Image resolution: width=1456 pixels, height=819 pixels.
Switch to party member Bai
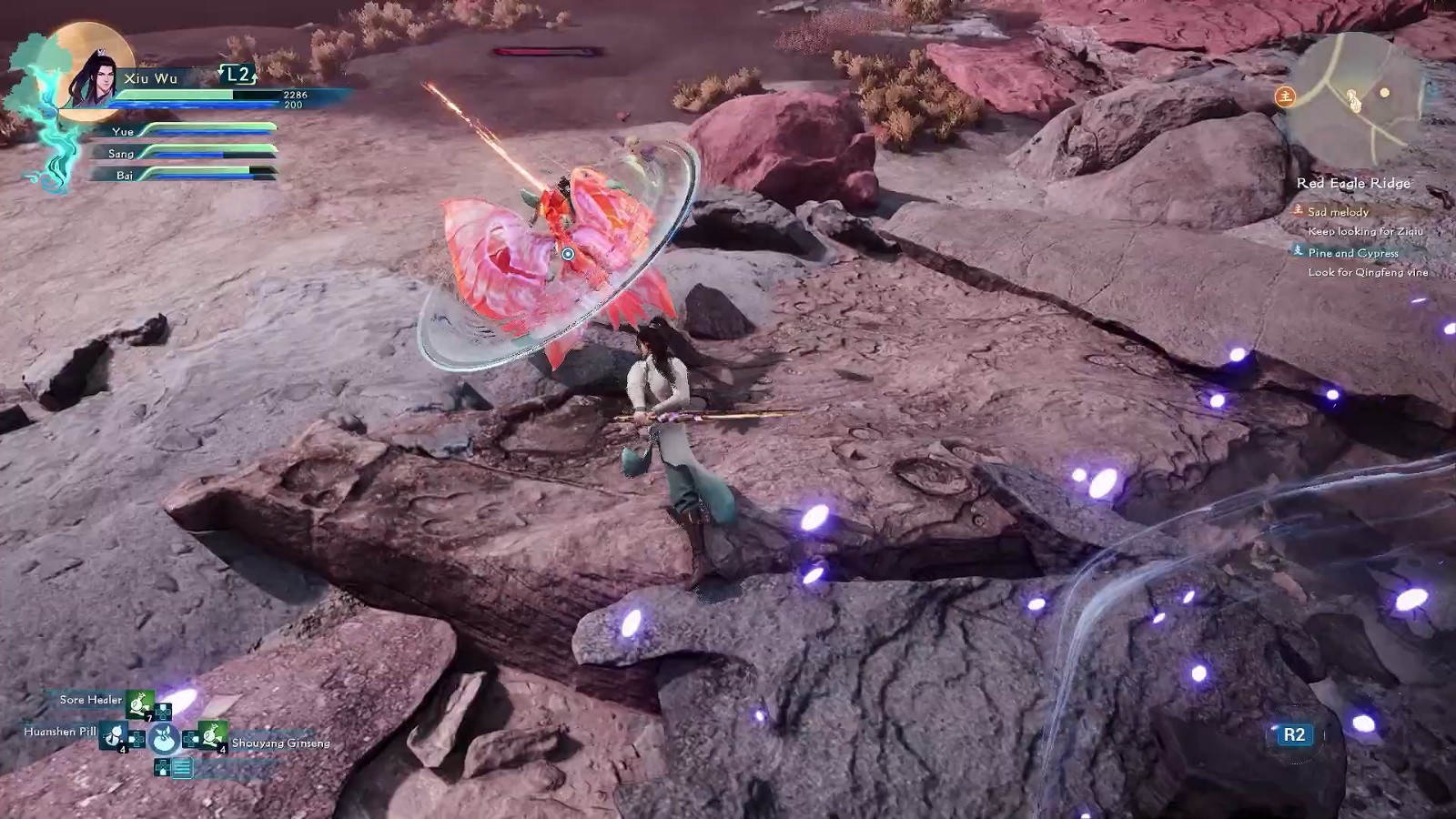[x=124, y=176]
